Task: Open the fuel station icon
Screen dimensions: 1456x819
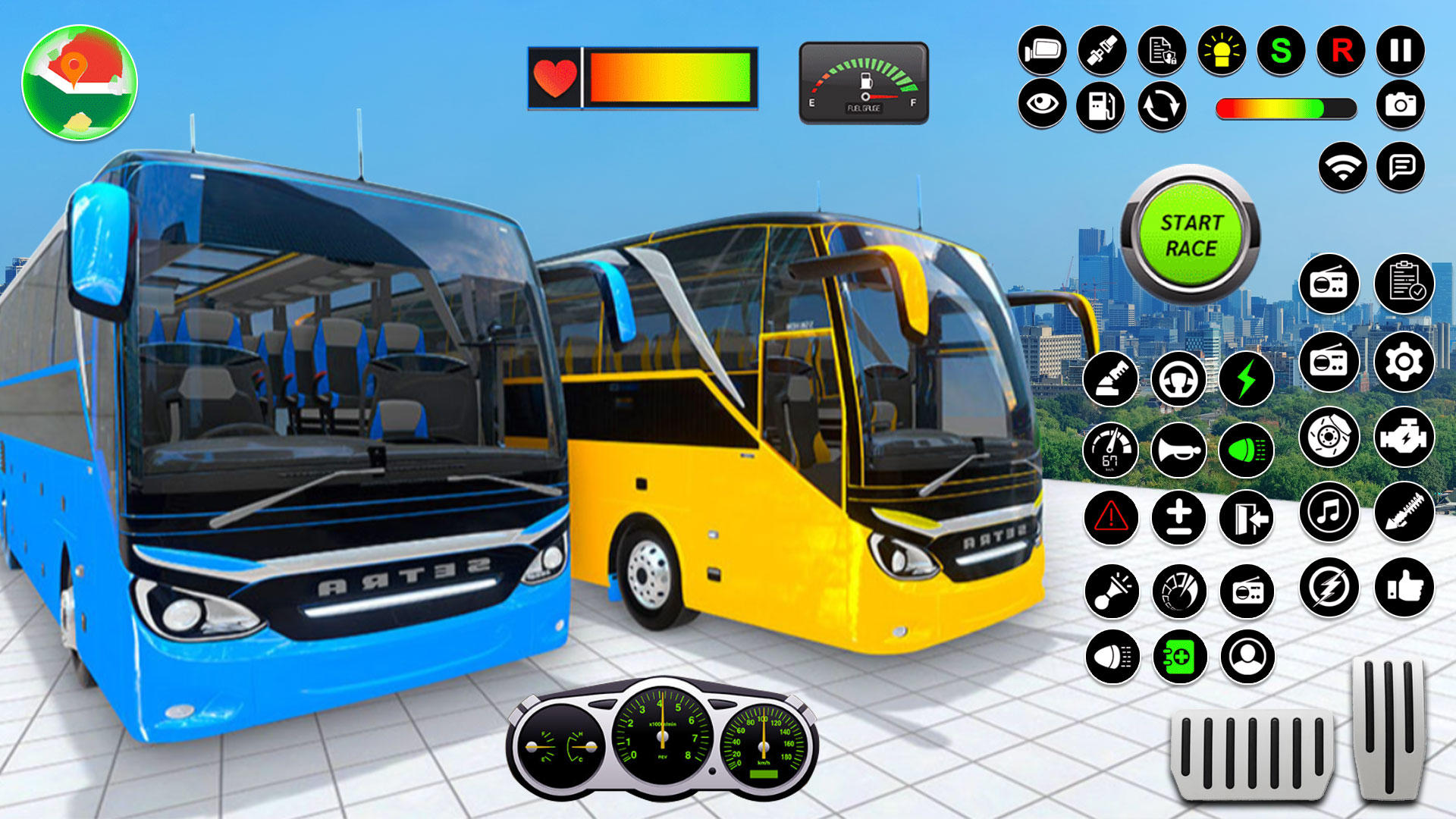Action: point(1101,106)
